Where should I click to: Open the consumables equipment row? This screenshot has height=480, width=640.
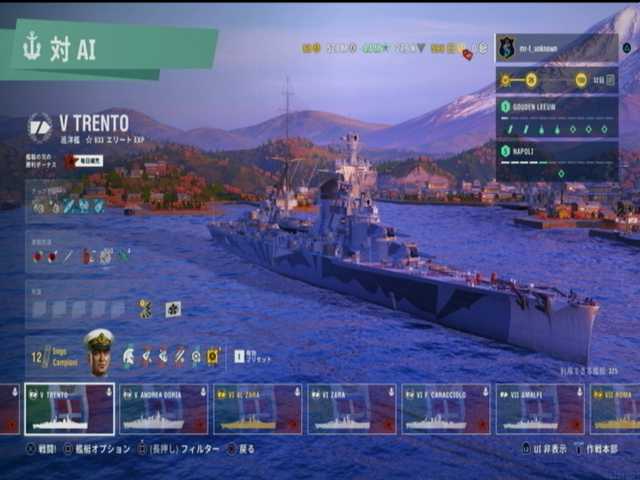tap(82, 257)
